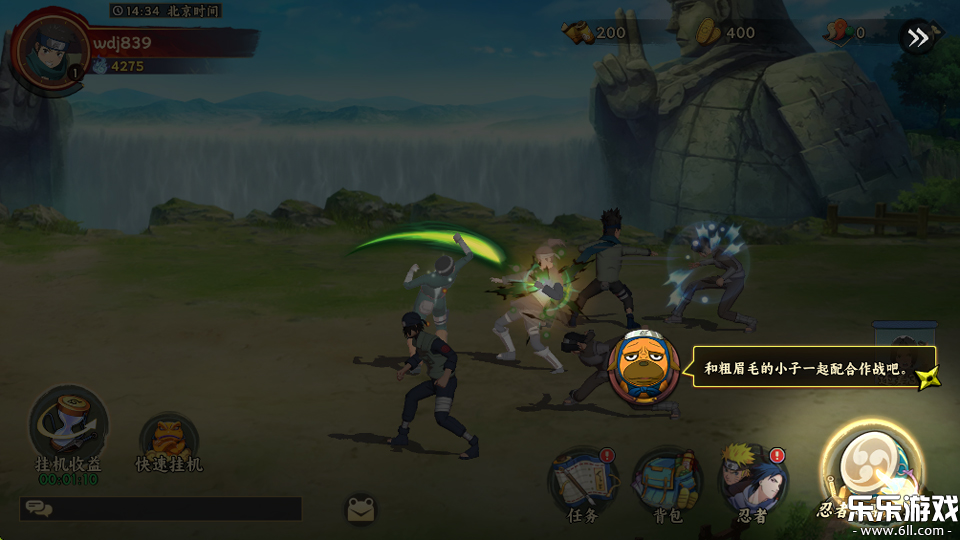Continue the yellow tutorial dialogue bubble

pyautogui.click(x=815, y=368)
